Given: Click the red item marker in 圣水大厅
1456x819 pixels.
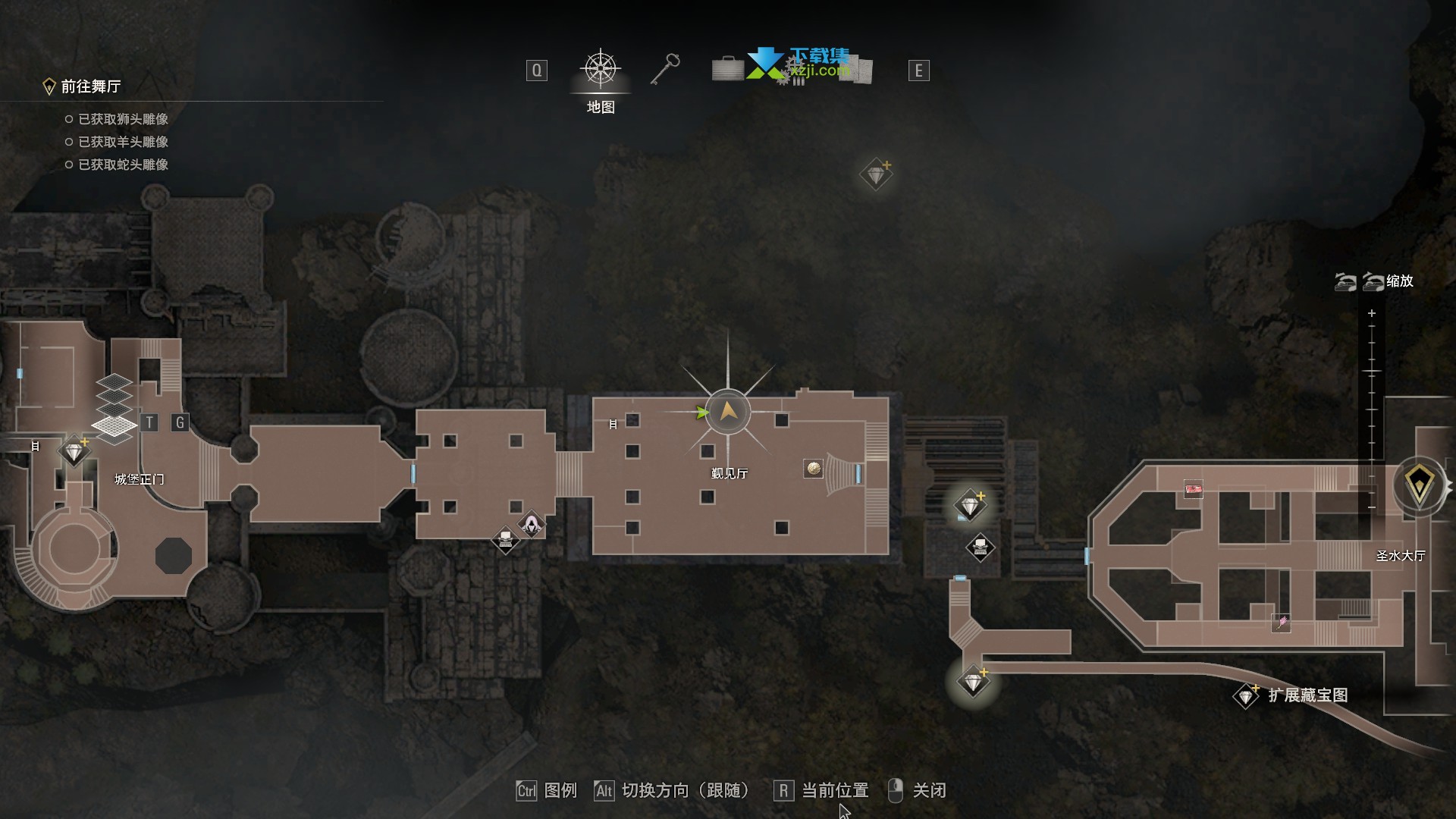Looking at the screenshot, I should pyautogui.click(x=1194, y=489).
